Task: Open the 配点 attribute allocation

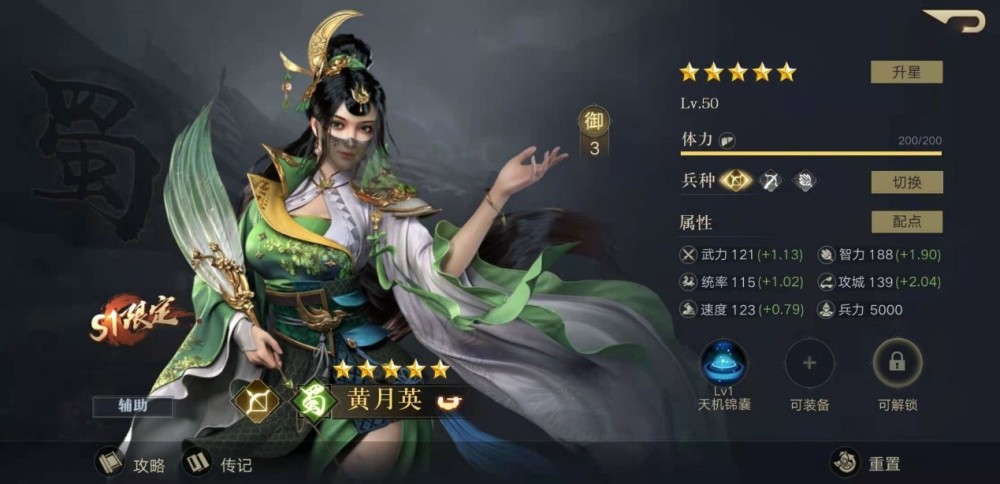Action: pyautogui.click(x=906, y=222)
